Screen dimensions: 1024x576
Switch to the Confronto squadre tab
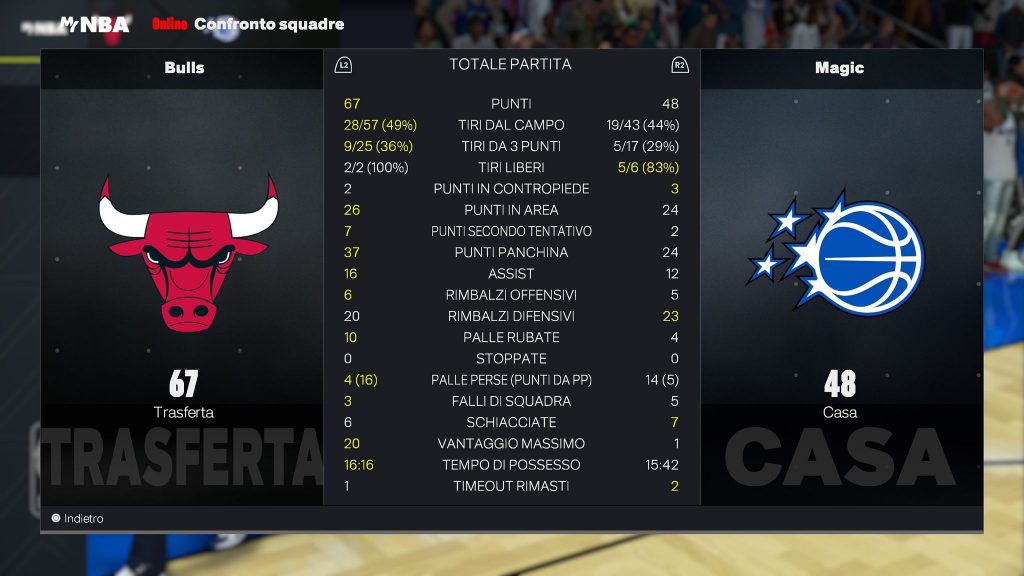pyautogui.click(x=269, y=24)
